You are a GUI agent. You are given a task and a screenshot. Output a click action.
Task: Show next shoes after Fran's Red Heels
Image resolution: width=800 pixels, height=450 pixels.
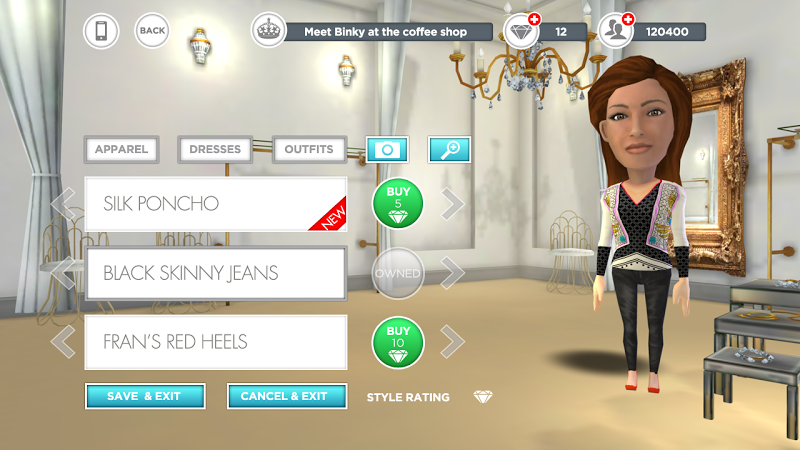453,342
